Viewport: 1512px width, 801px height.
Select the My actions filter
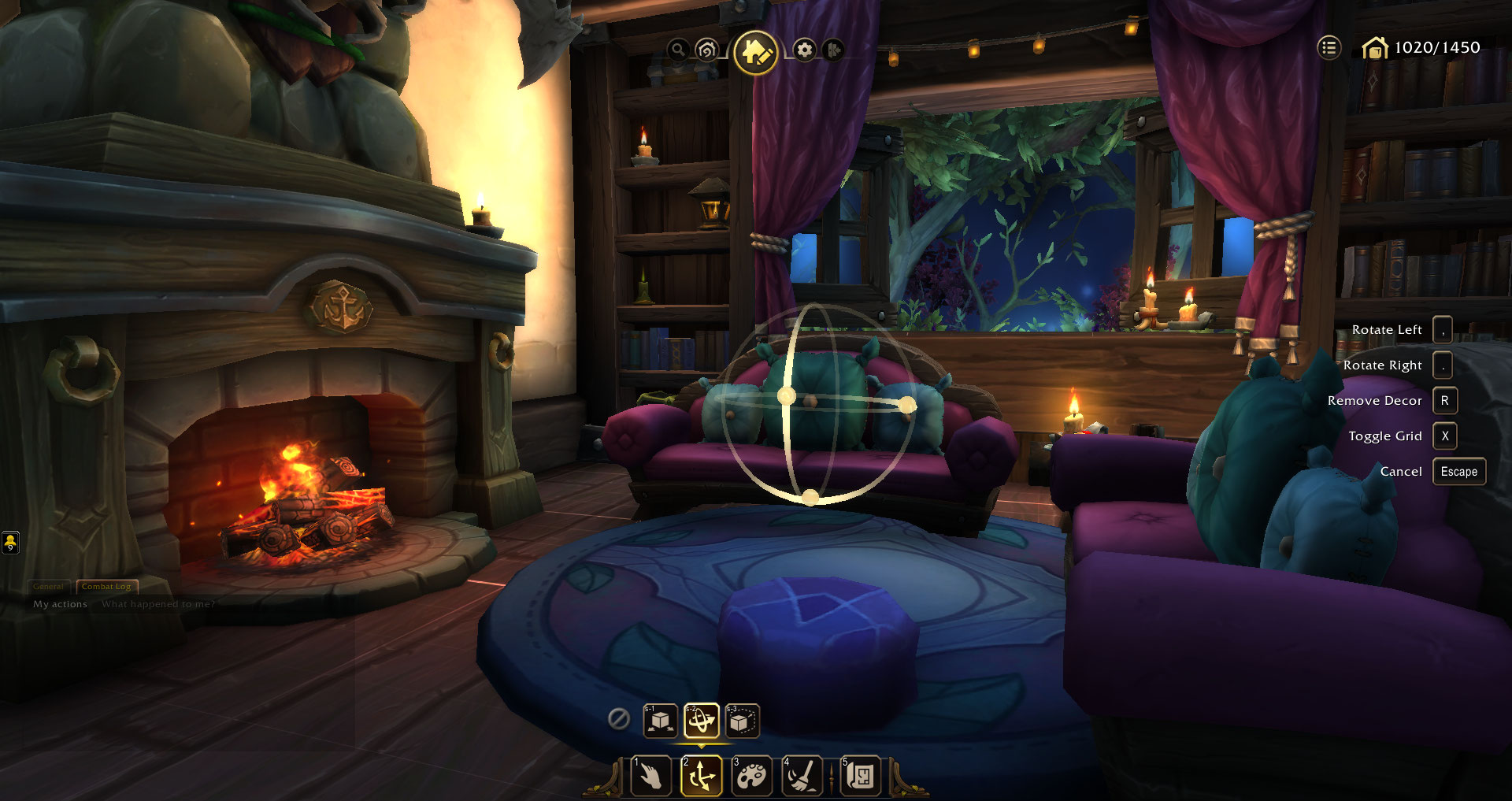[x=60, y=604]
